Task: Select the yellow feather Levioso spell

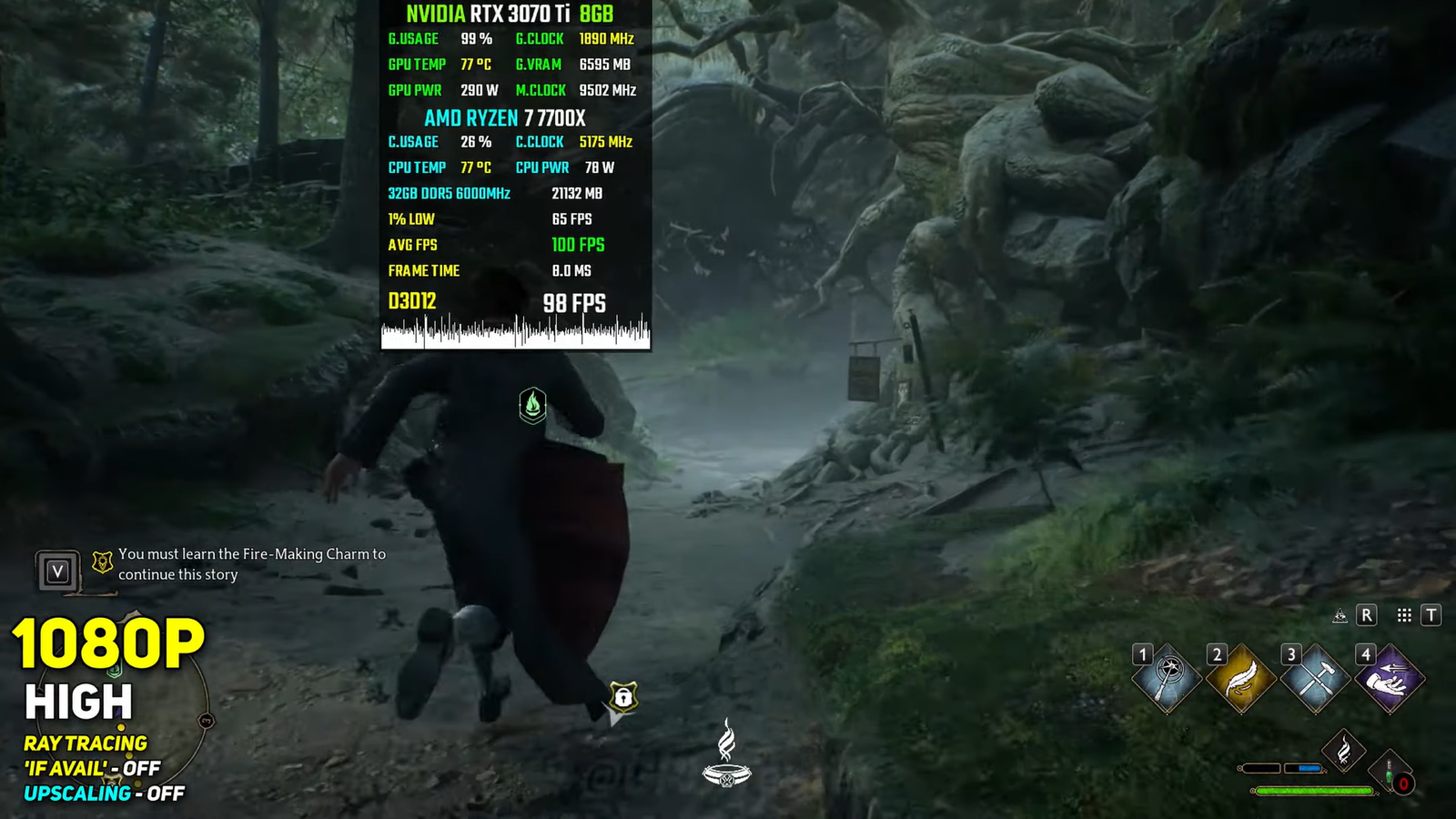Action: pos(1242,679)
